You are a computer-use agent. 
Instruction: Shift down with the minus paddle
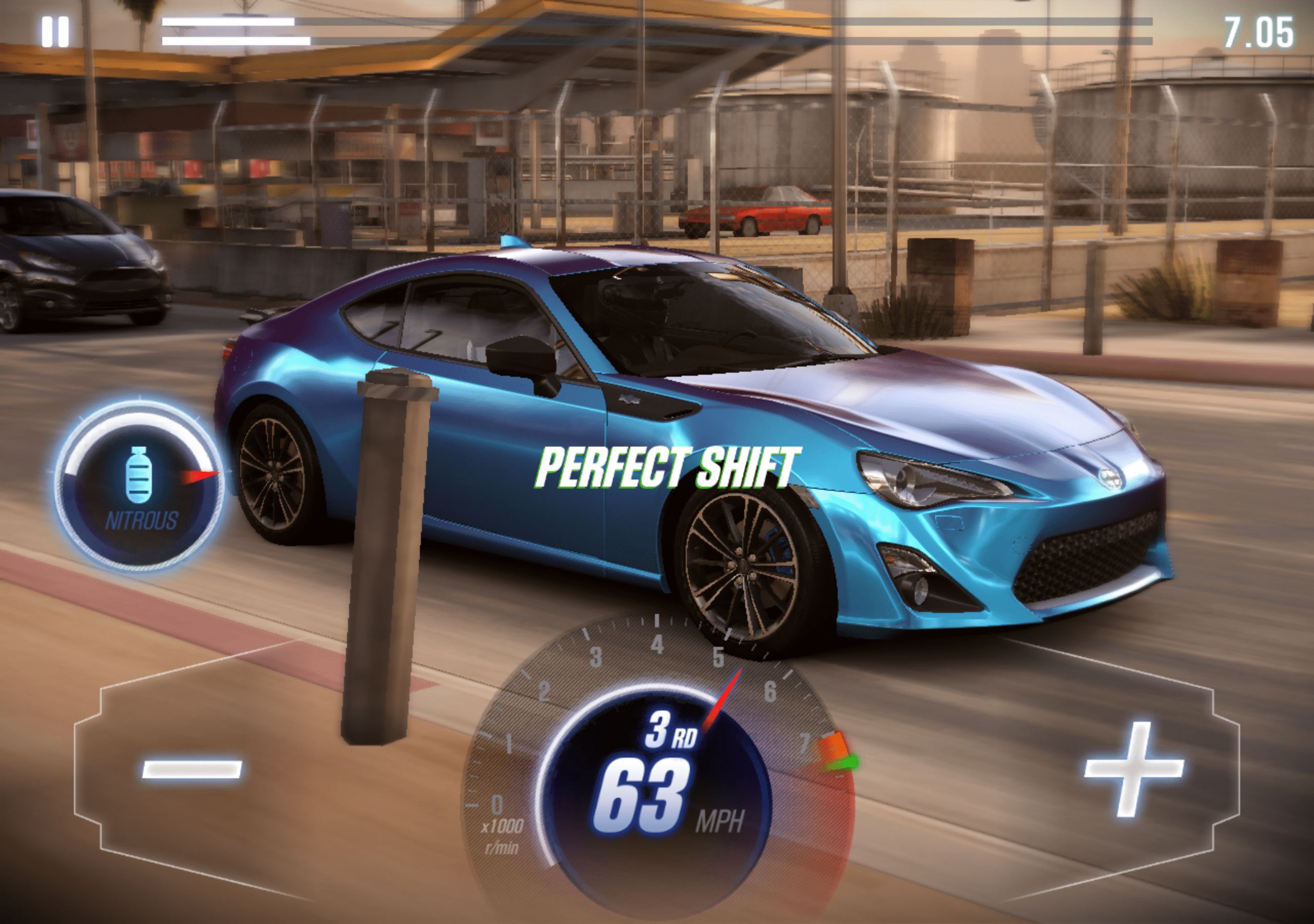(192, 768)
